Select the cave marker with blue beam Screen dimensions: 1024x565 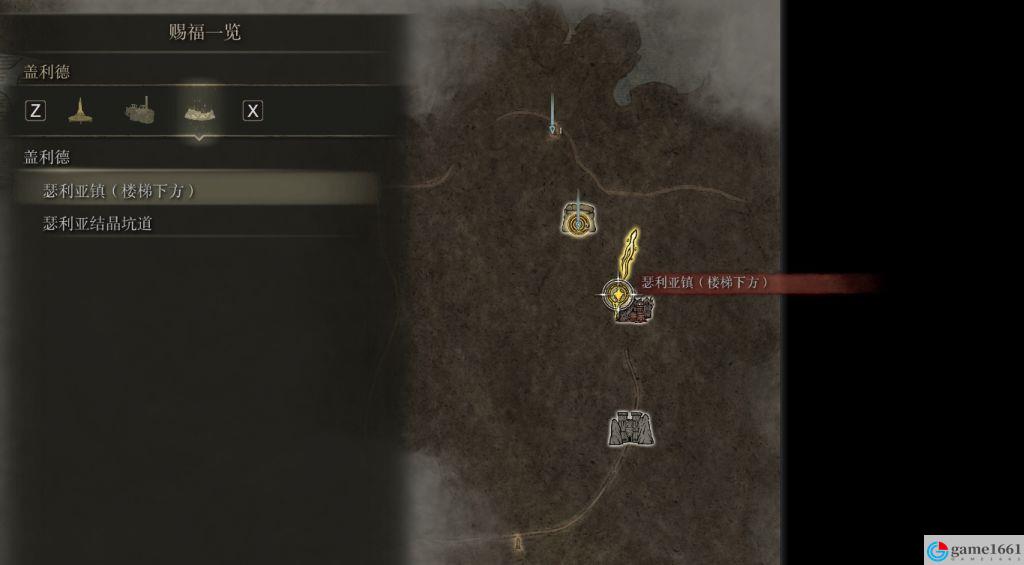click(578, 220)
